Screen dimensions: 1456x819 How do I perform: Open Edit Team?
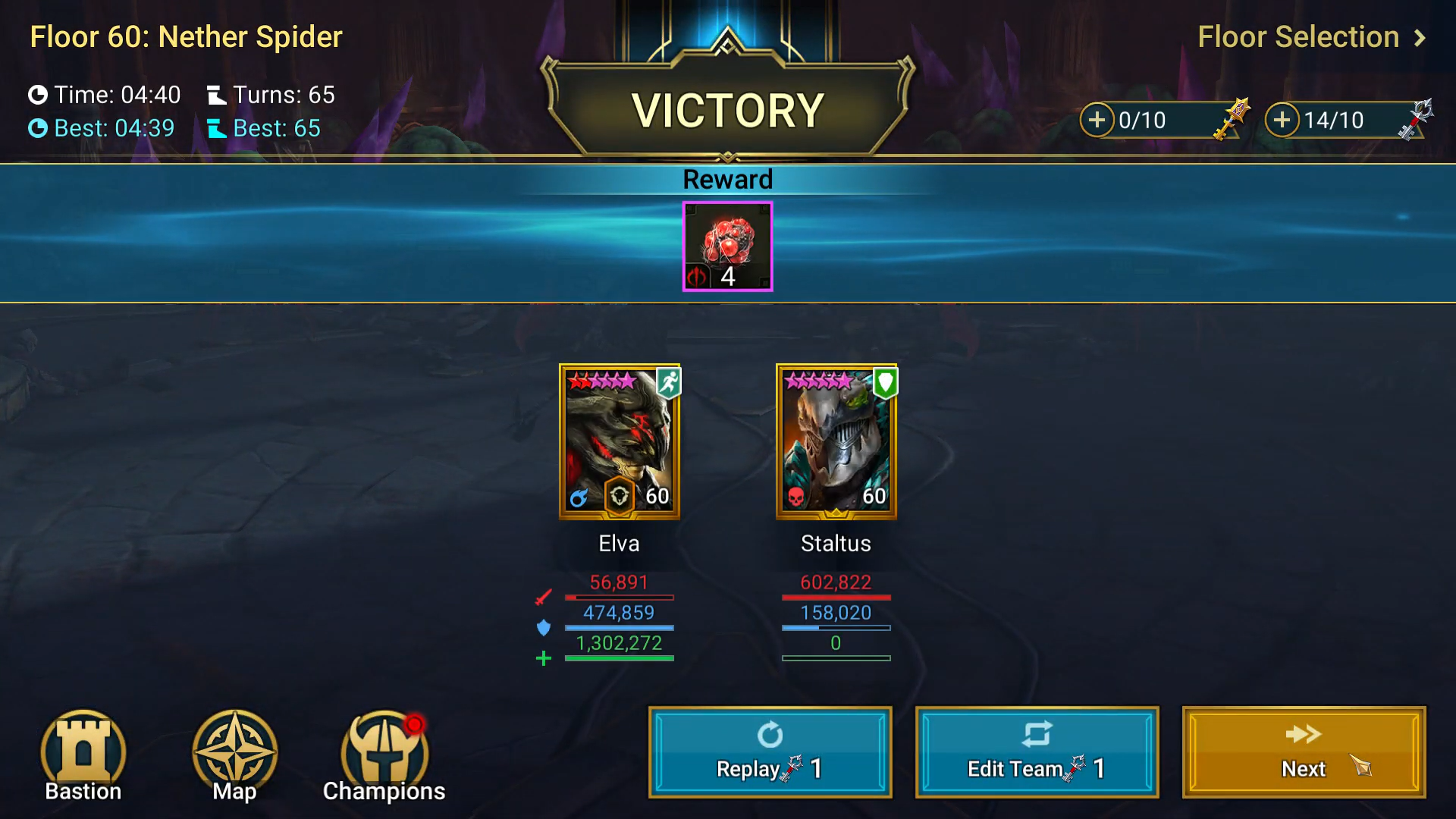coord(1037,752)
